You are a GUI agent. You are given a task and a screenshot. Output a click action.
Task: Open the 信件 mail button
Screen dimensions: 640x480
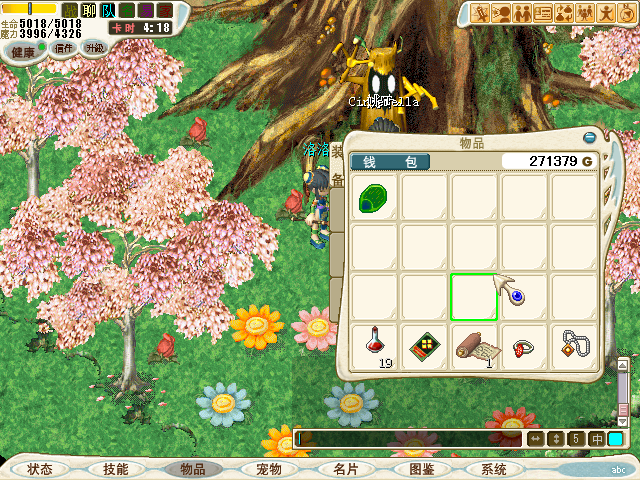(61, 48)
